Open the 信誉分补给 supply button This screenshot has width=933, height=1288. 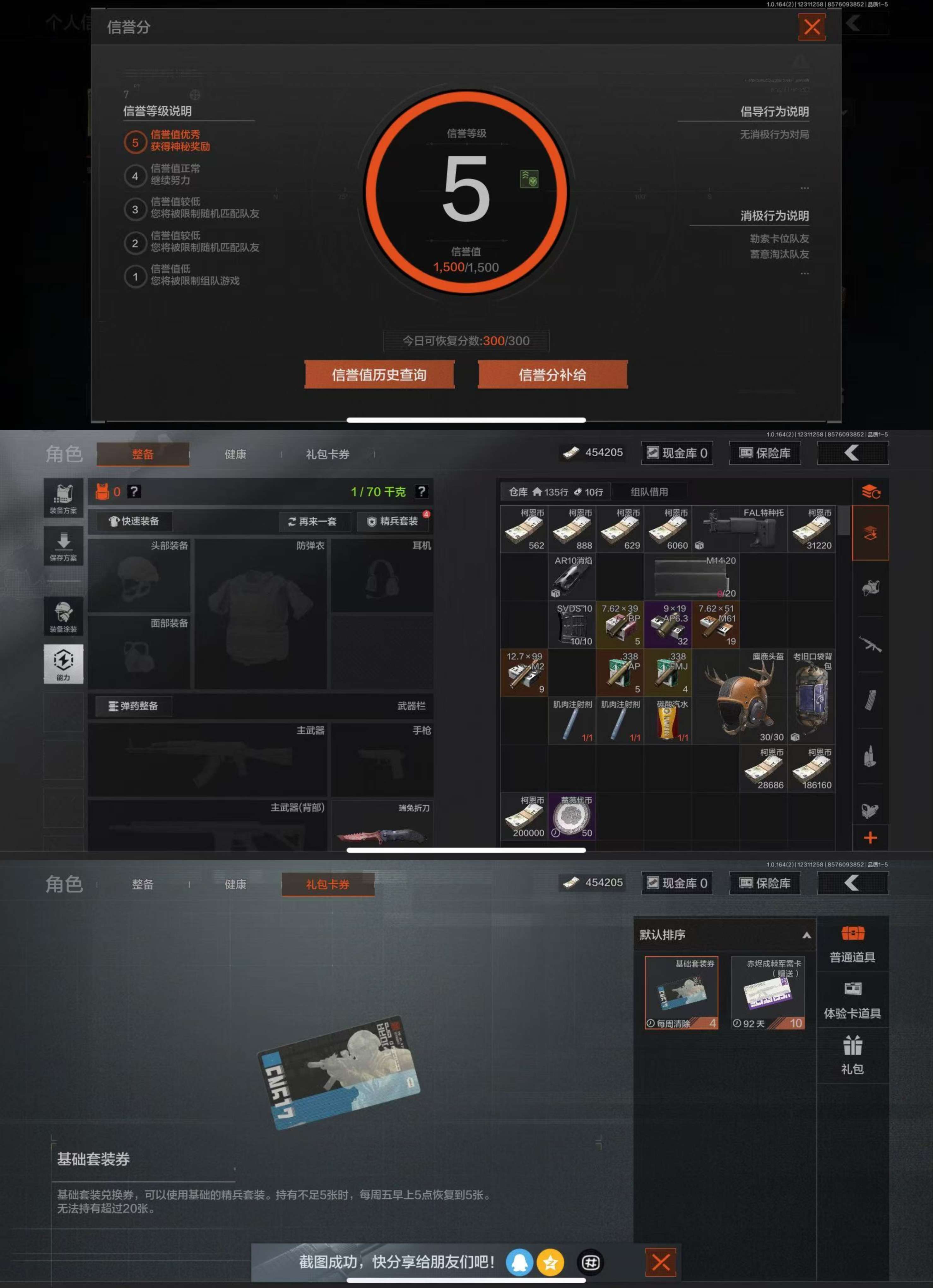click(x=552, y=375)
